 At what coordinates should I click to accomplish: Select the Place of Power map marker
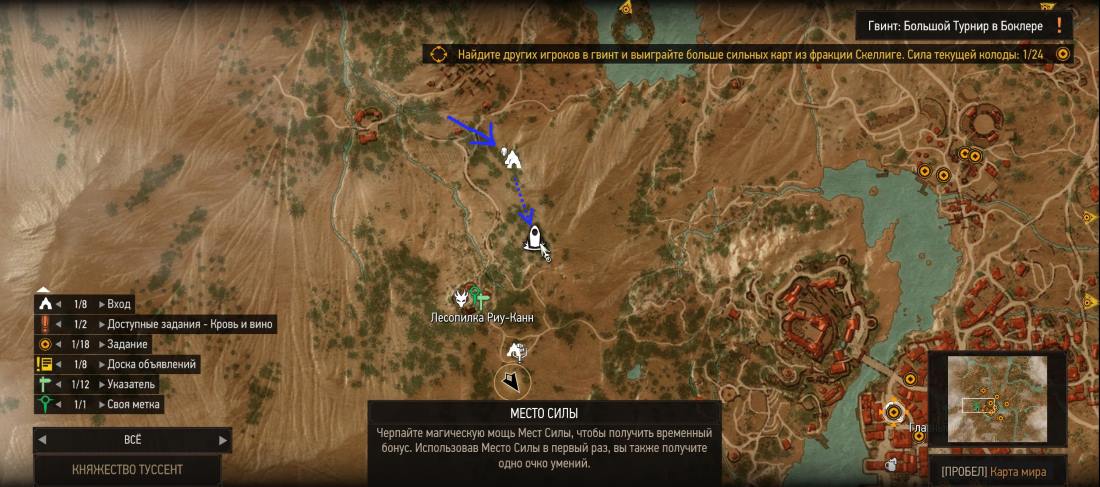534,237
